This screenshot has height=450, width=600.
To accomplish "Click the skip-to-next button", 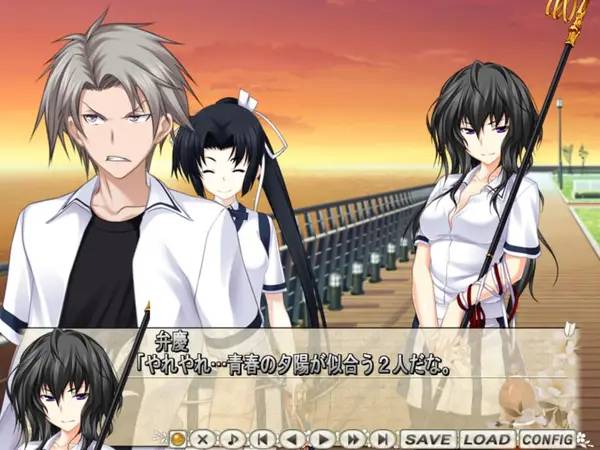I will pyautogui.click(x=382, y=439).
